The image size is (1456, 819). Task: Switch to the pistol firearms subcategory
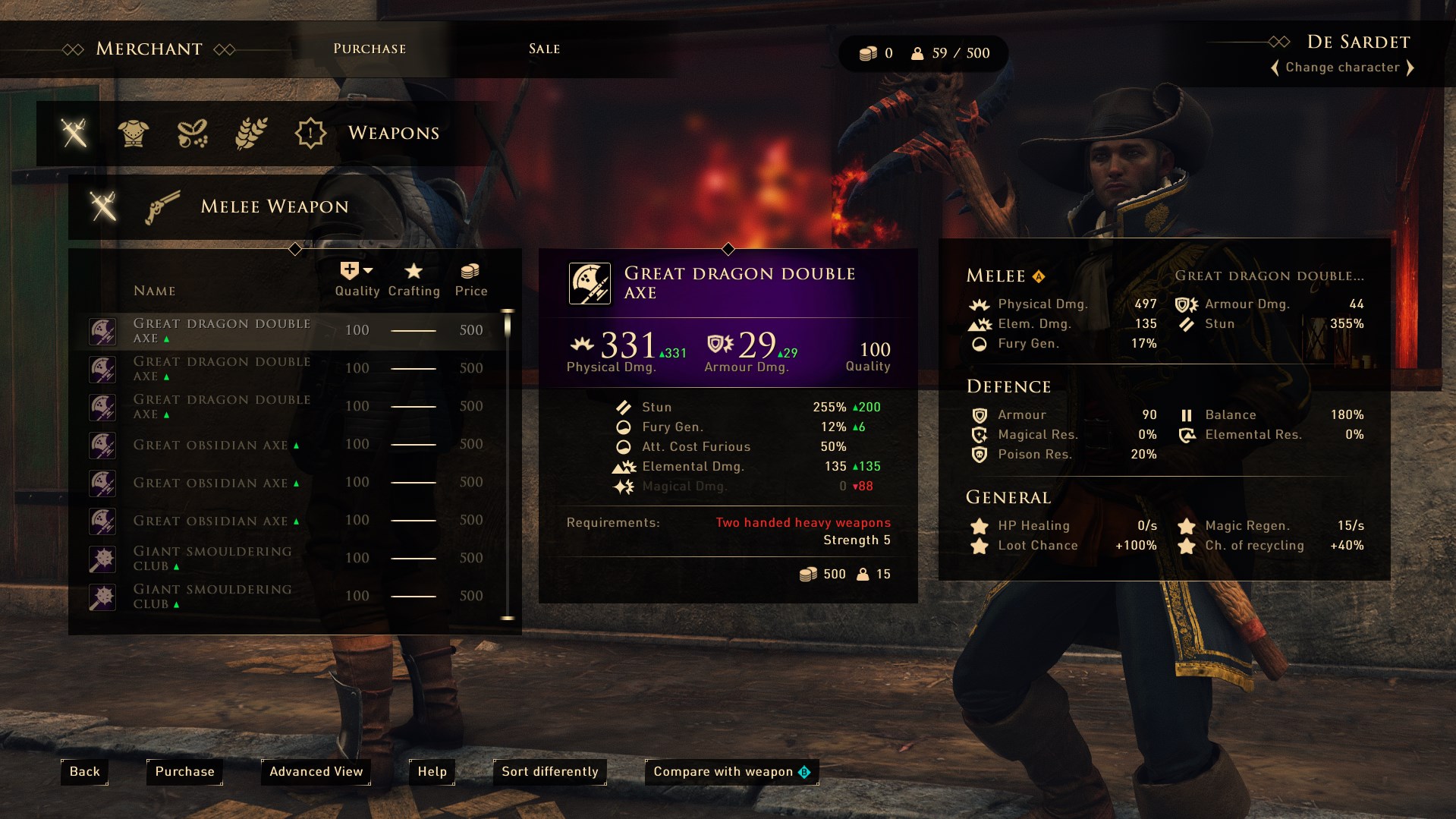(x=162, y=206)
